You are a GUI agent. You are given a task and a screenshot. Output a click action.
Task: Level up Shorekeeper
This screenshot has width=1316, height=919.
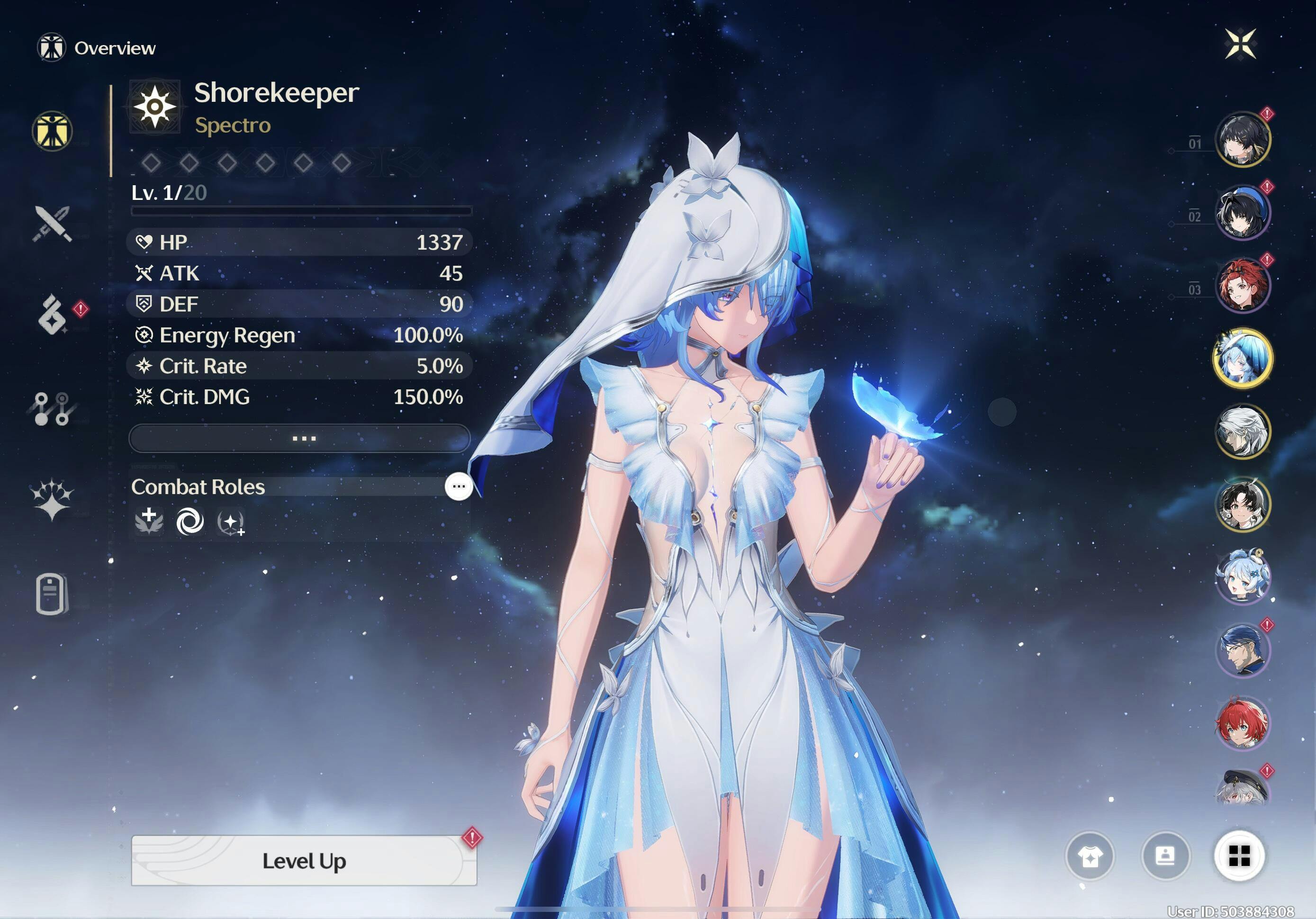tap(304, 861)
